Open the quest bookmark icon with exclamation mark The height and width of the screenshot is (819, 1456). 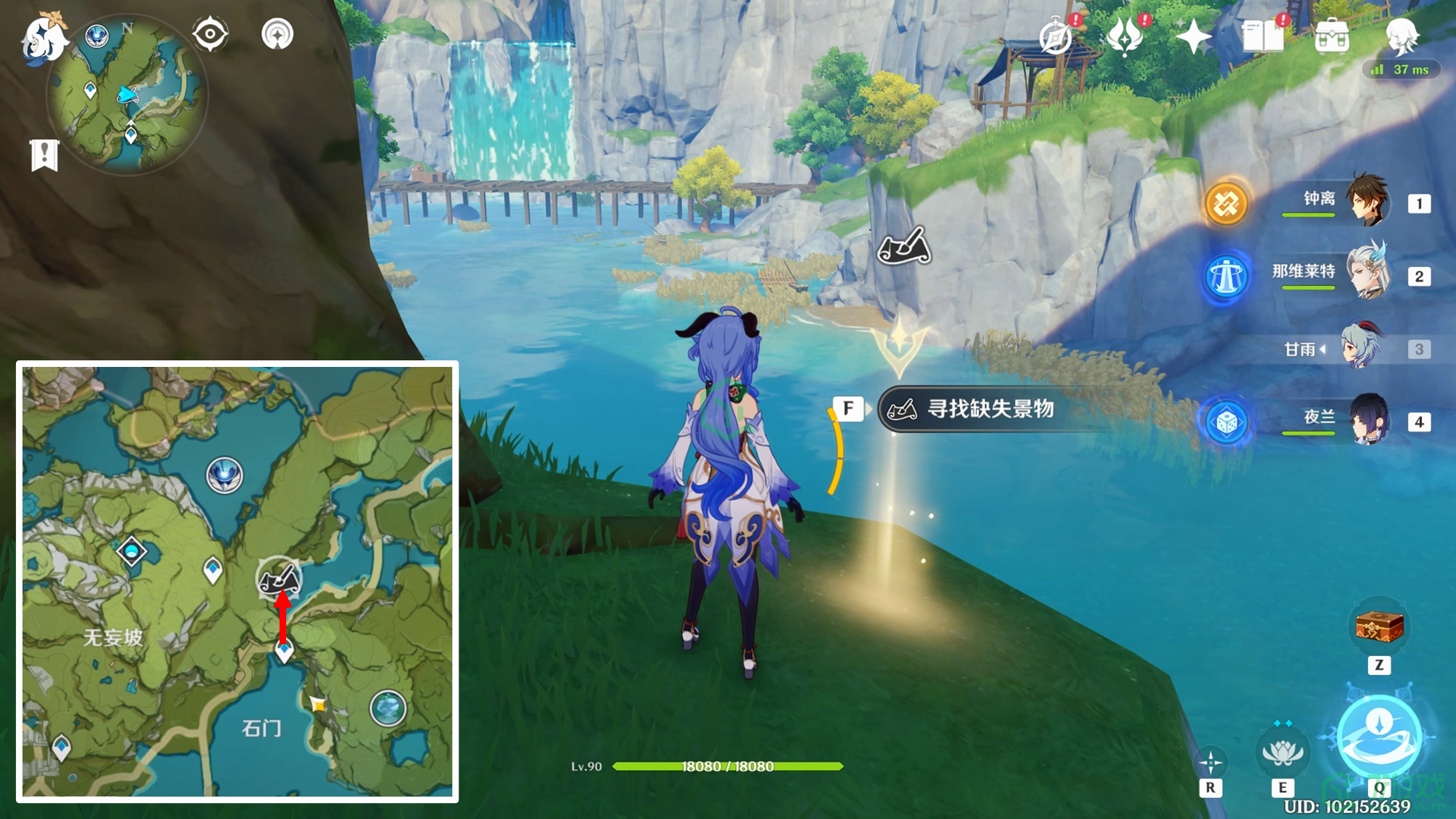[44, 154]
